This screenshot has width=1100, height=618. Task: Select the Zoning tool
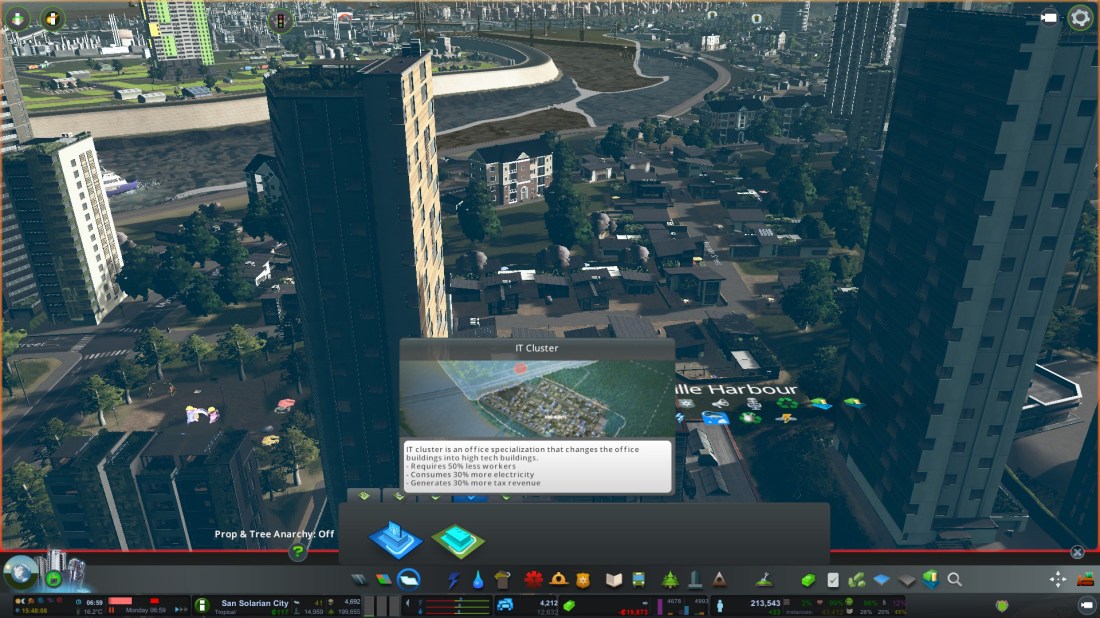click(384, 580)
